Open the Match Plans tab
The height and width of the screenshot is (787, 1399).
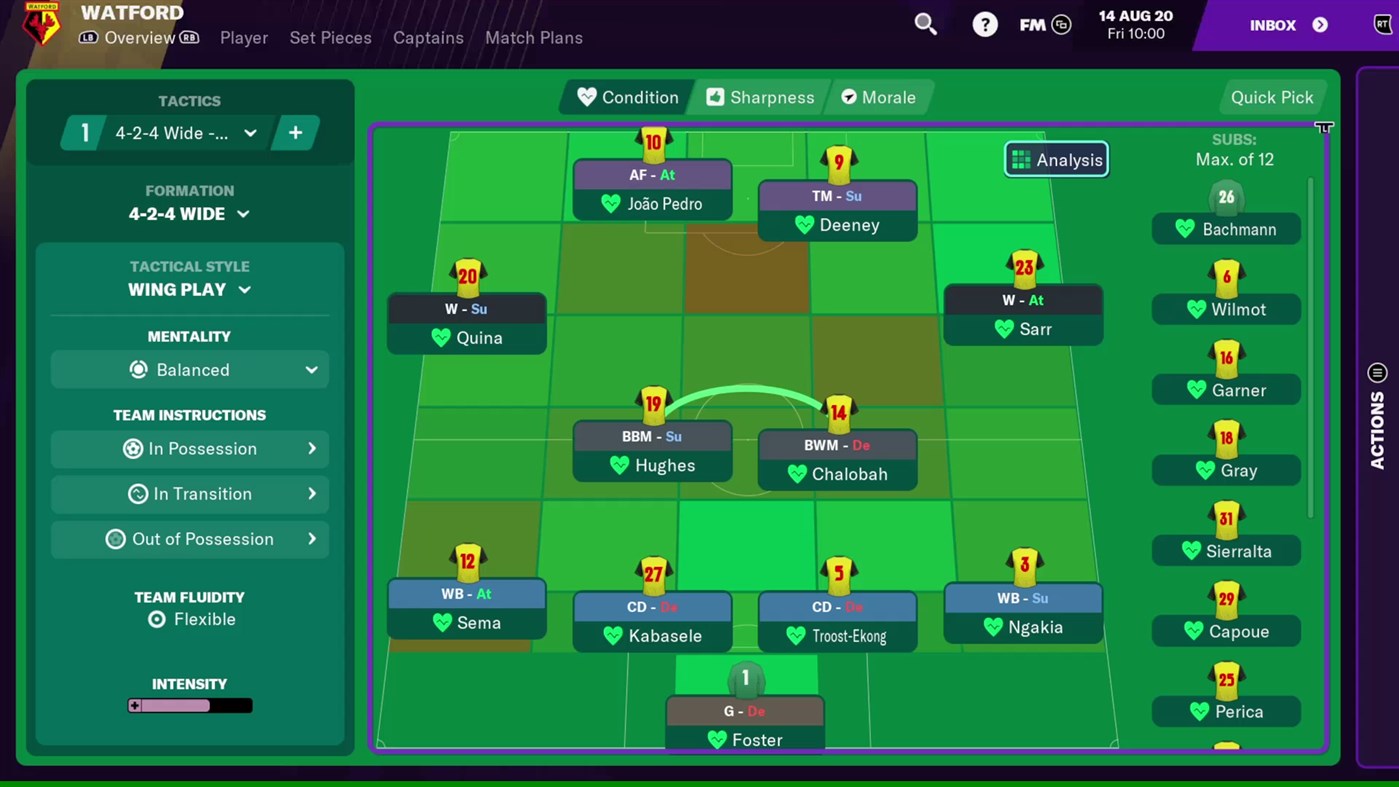pos(533,38)
